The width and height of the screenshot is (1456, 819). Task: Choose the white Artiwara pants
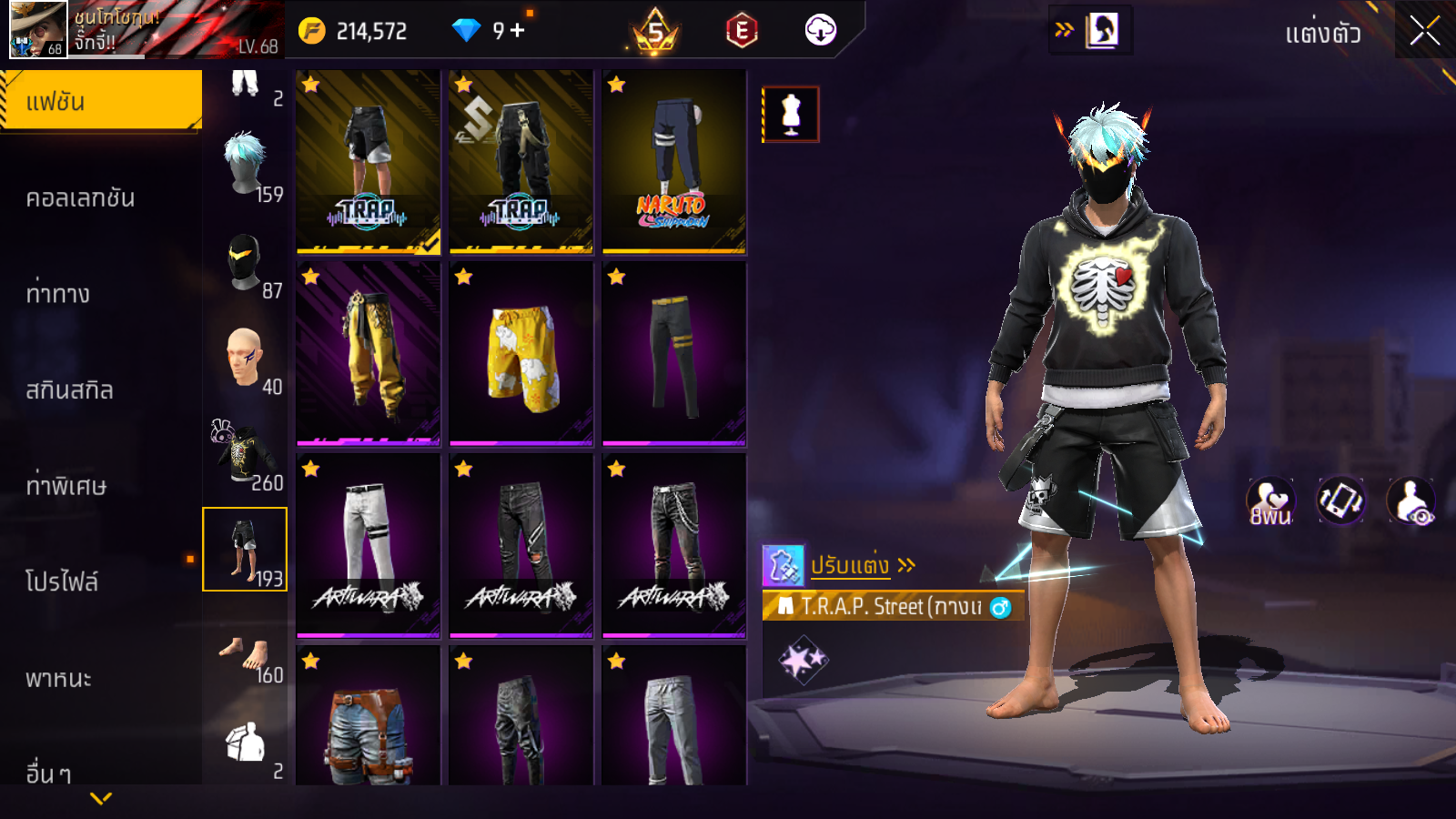tap(369, 546)
